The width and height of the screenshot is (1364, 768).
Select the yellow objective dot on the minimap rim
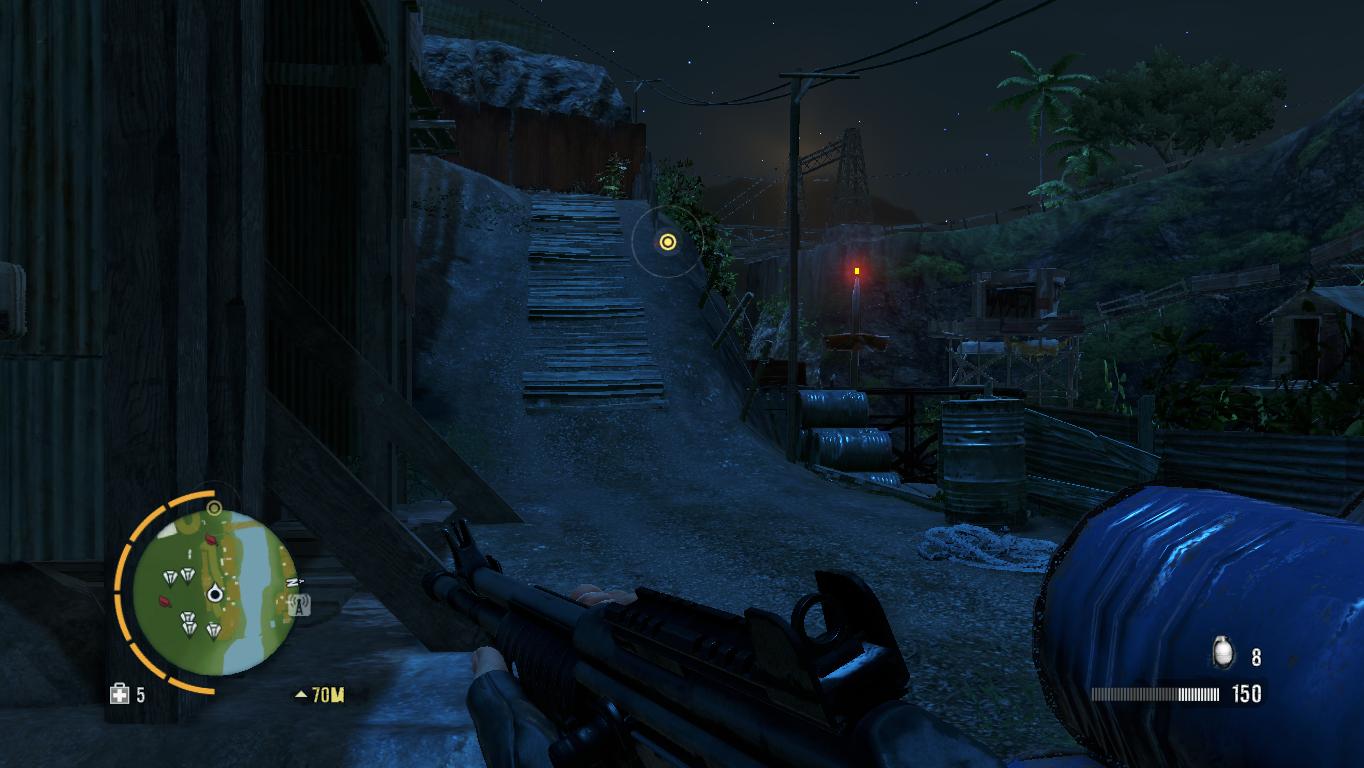[213, 508]
